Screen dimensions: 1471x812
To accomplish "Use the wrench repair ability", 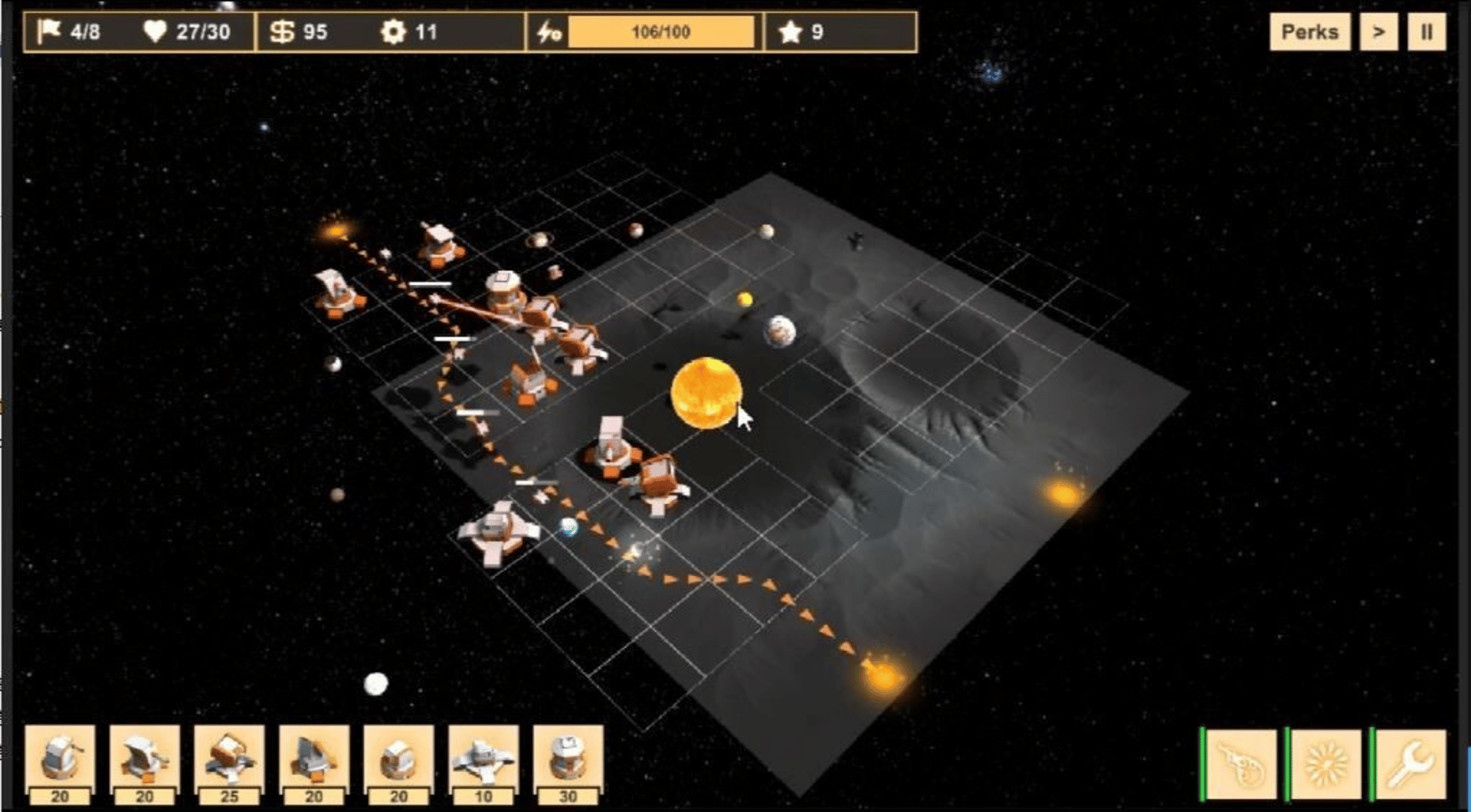I will click(1411, 764).
